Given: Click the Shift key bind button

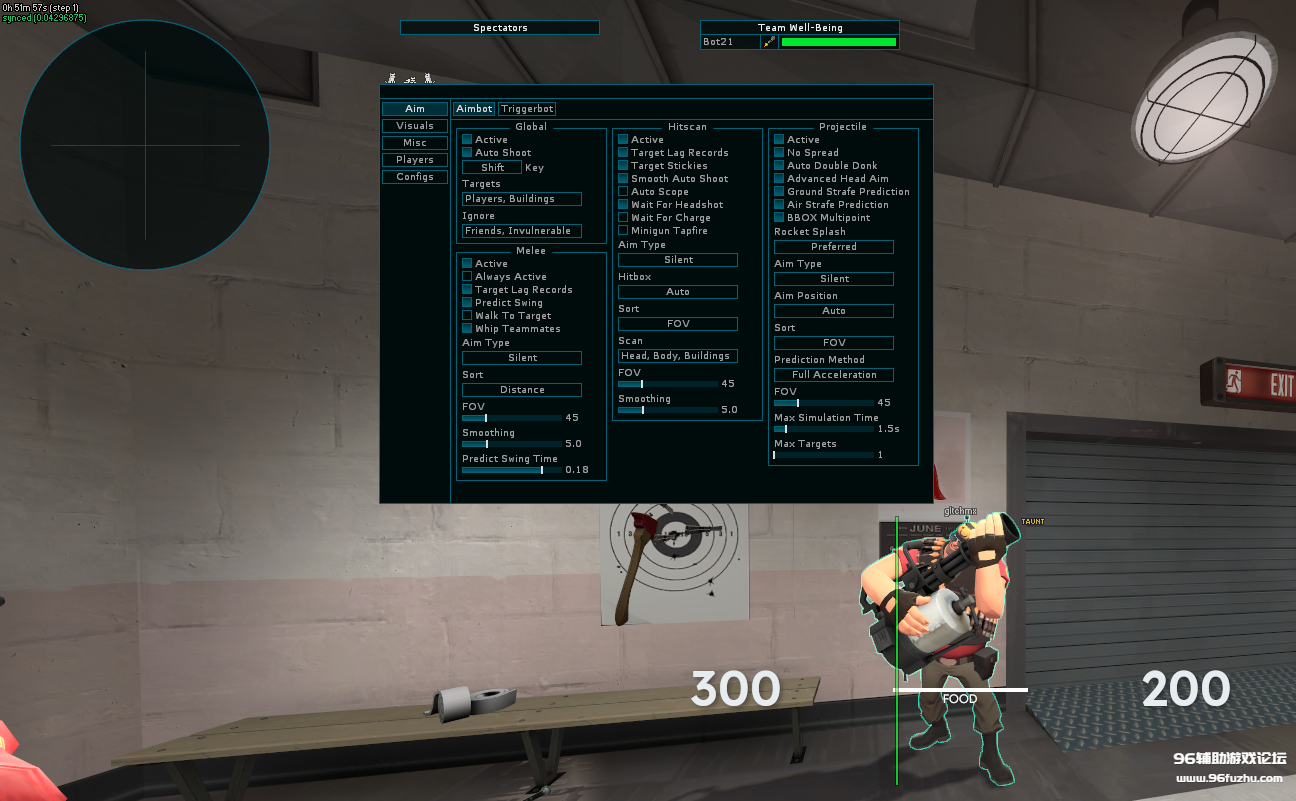Looking at the screenshot, I should coord(492,168).
